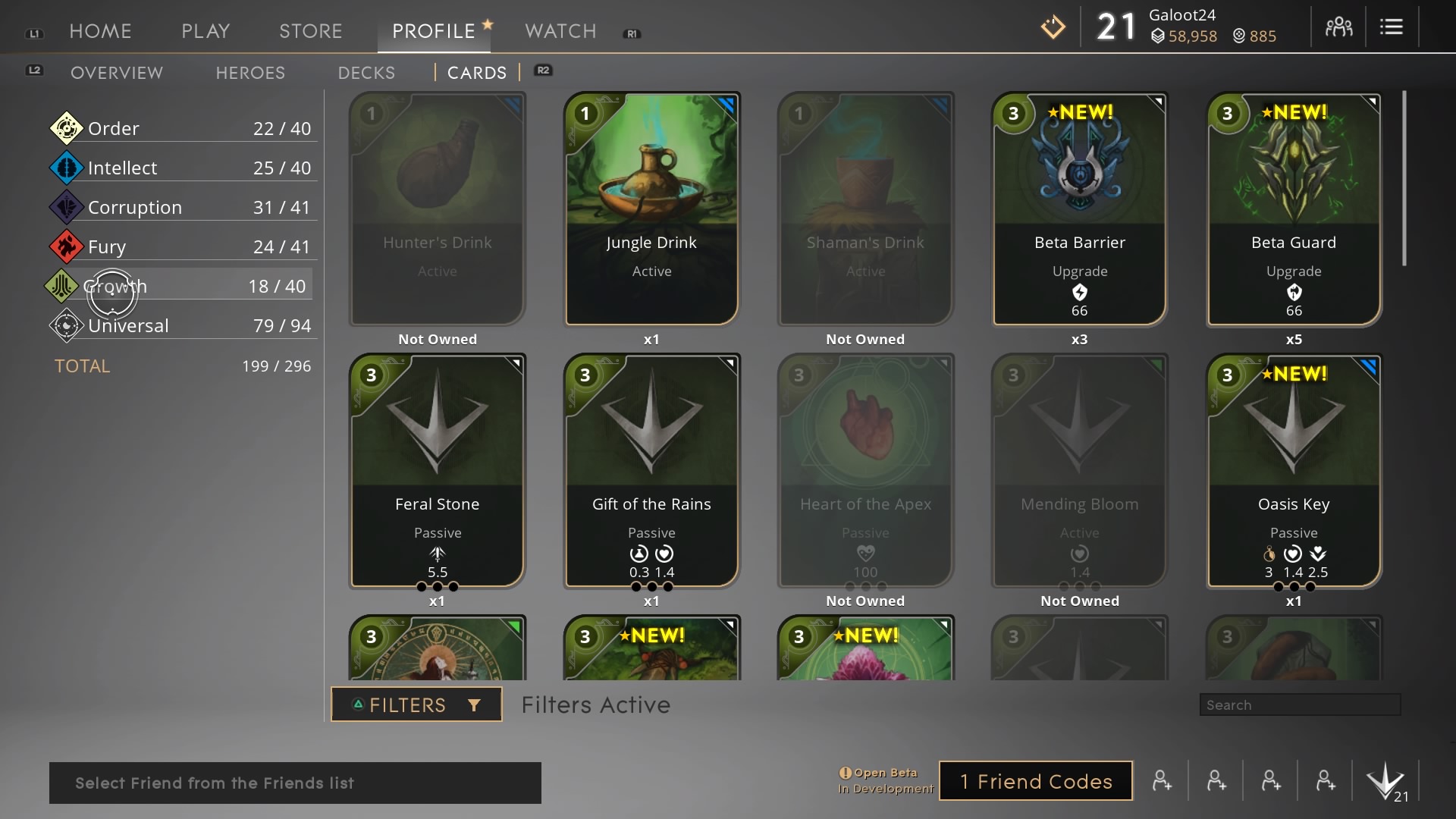The height and width of the screenshot is (819, 1456).
Task: Select the Intellect affinity row
Action: click(182, 168)
